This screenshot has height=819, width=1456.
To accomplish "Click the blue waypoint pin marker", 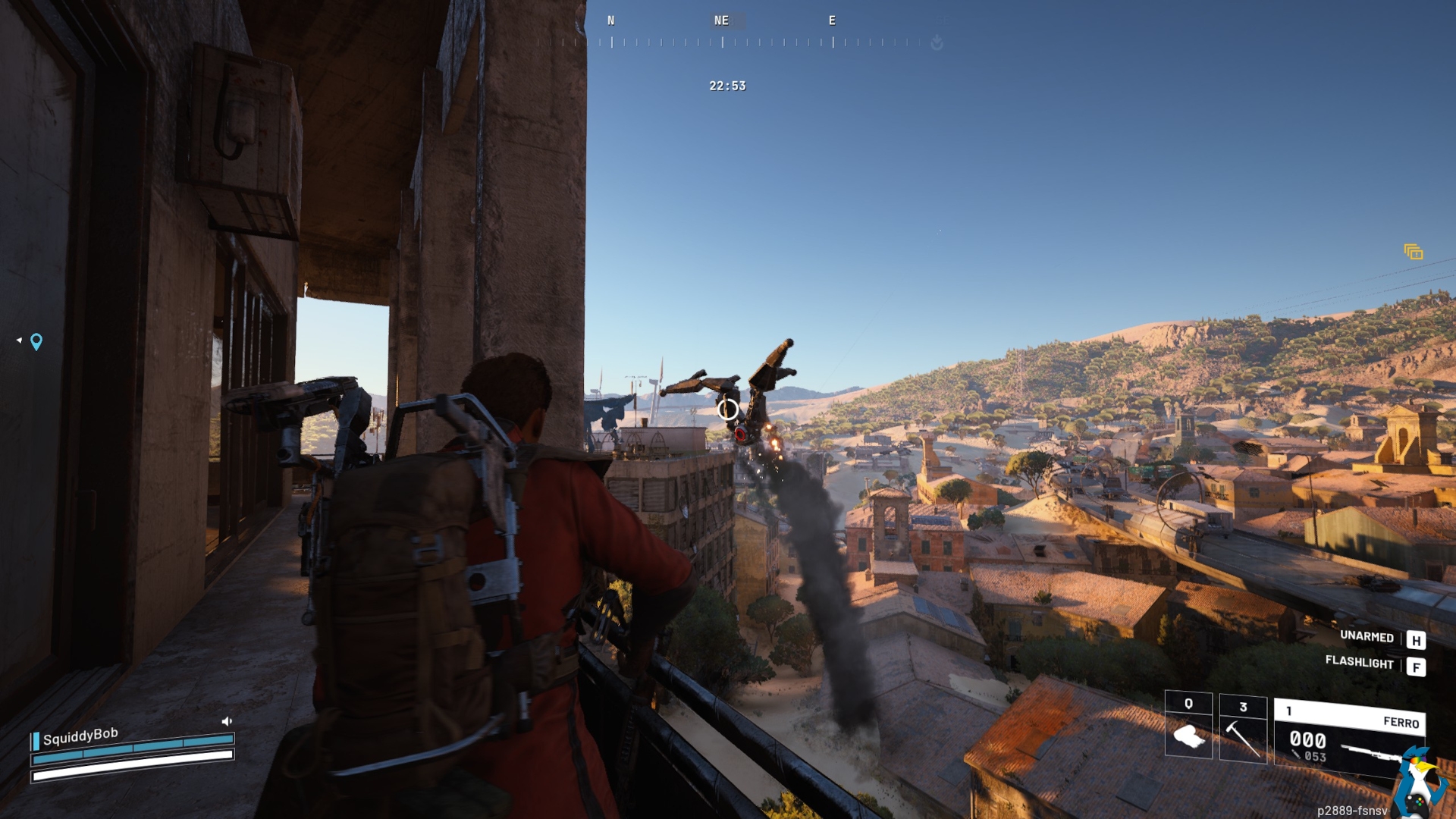I will pos(36,342).
